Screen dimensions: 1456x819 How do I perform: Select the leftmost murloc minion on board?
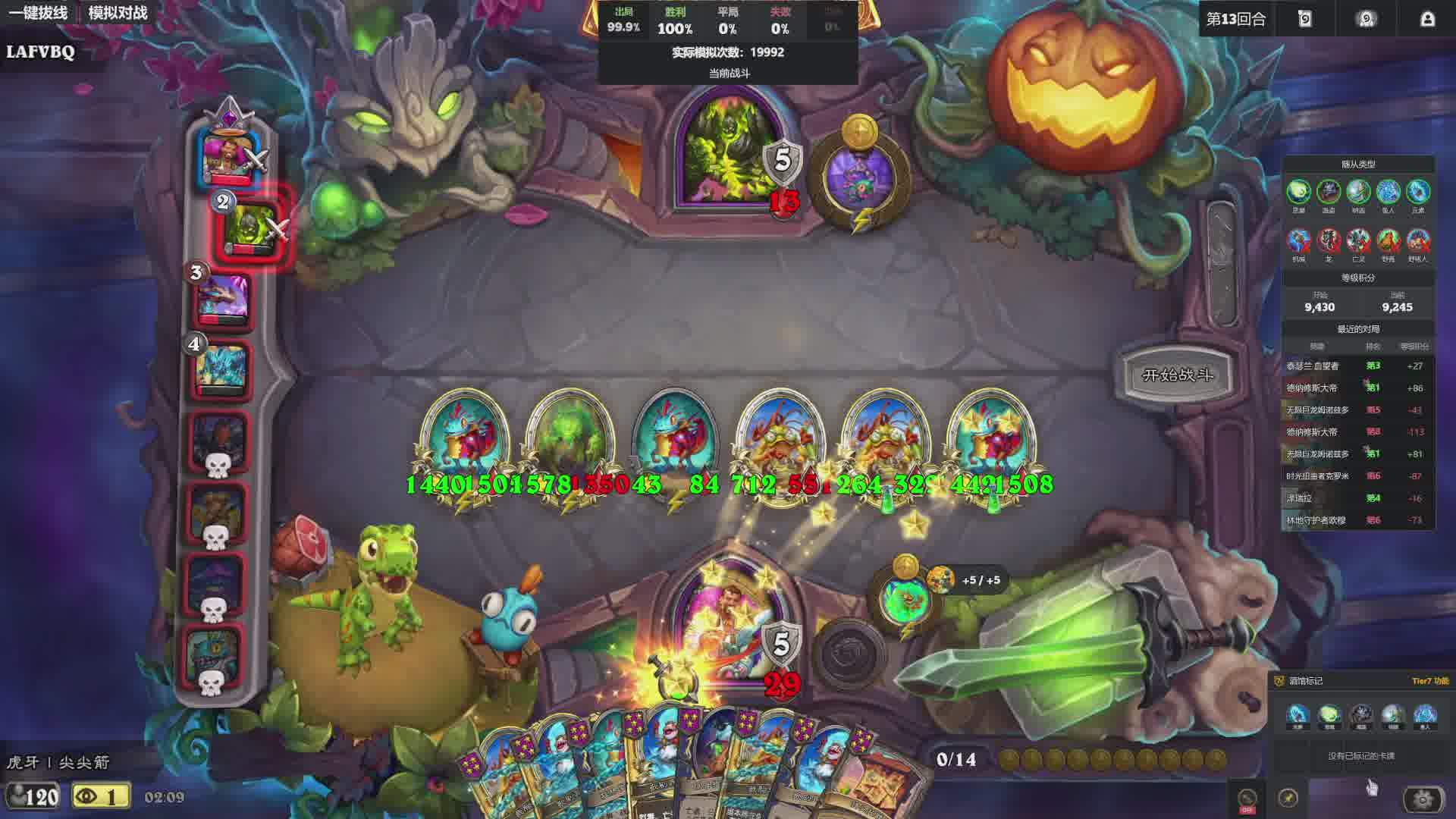tap(463, 438)
